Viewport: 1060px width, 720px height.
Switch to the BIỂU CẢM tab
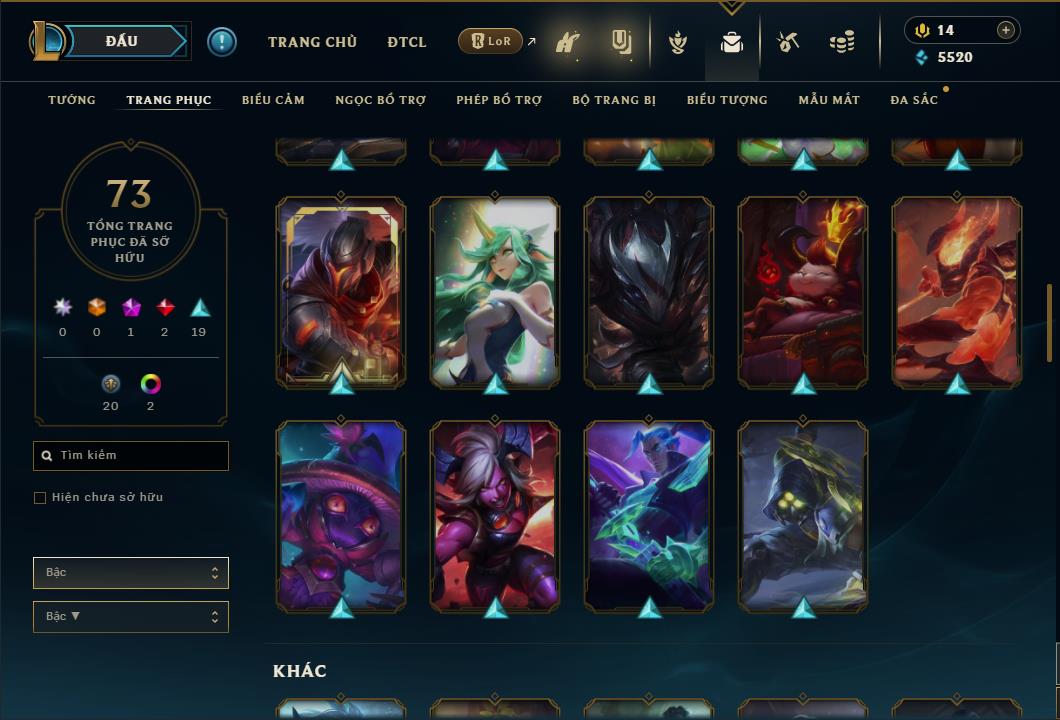coord(273,100)
